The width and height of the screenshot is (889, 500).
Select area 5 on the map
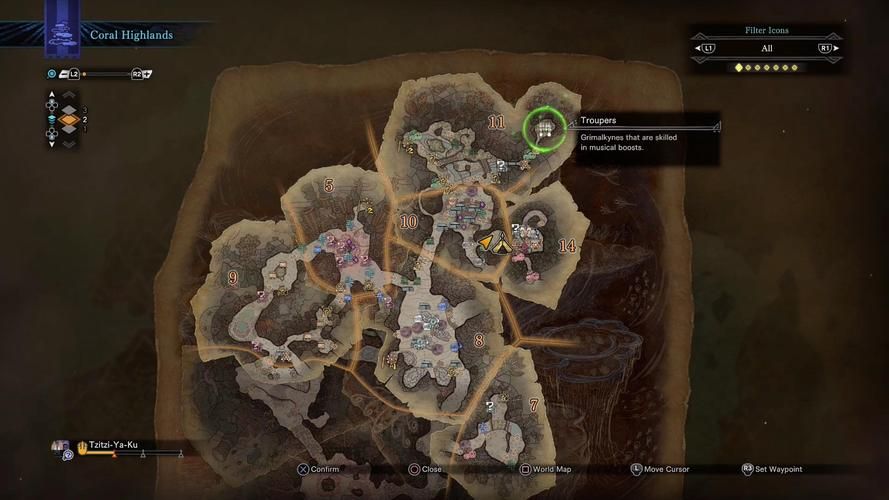pos(329,185)
